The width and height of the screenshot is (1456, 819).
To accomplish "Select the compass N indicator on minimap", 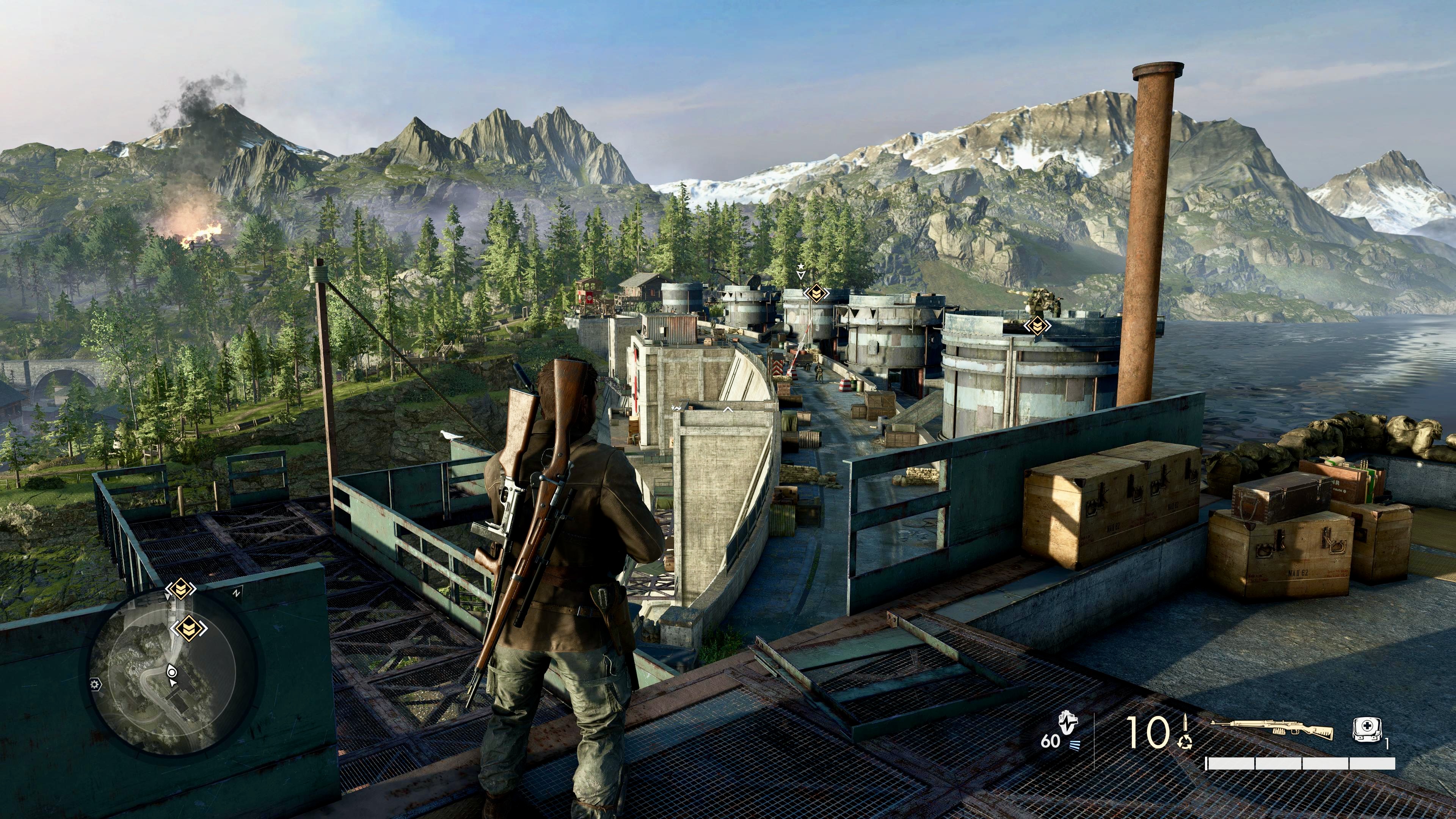I will point(236,593).
